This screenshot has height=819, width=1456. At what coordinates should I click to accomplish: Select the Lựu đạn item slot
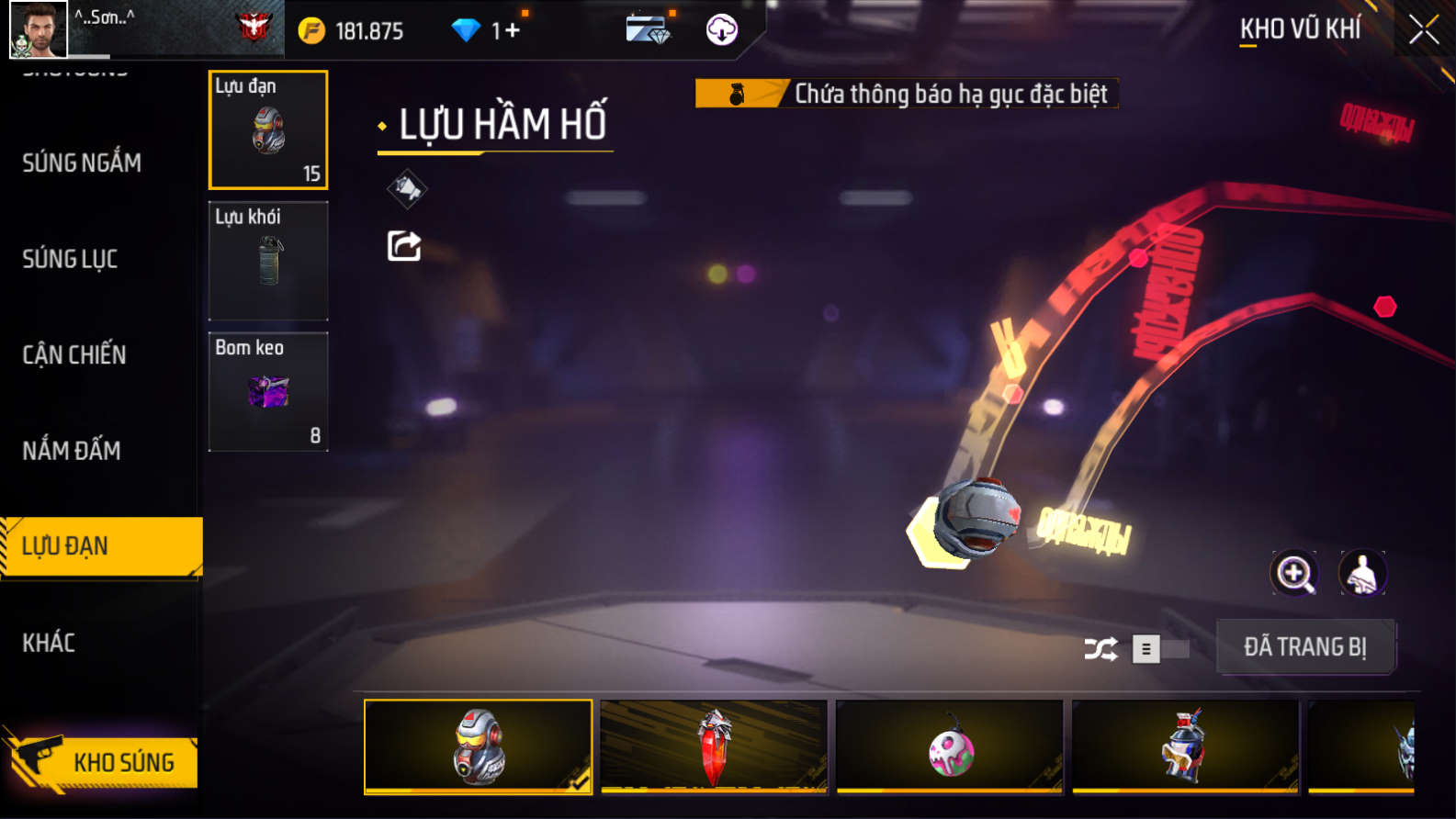point(268,129)
